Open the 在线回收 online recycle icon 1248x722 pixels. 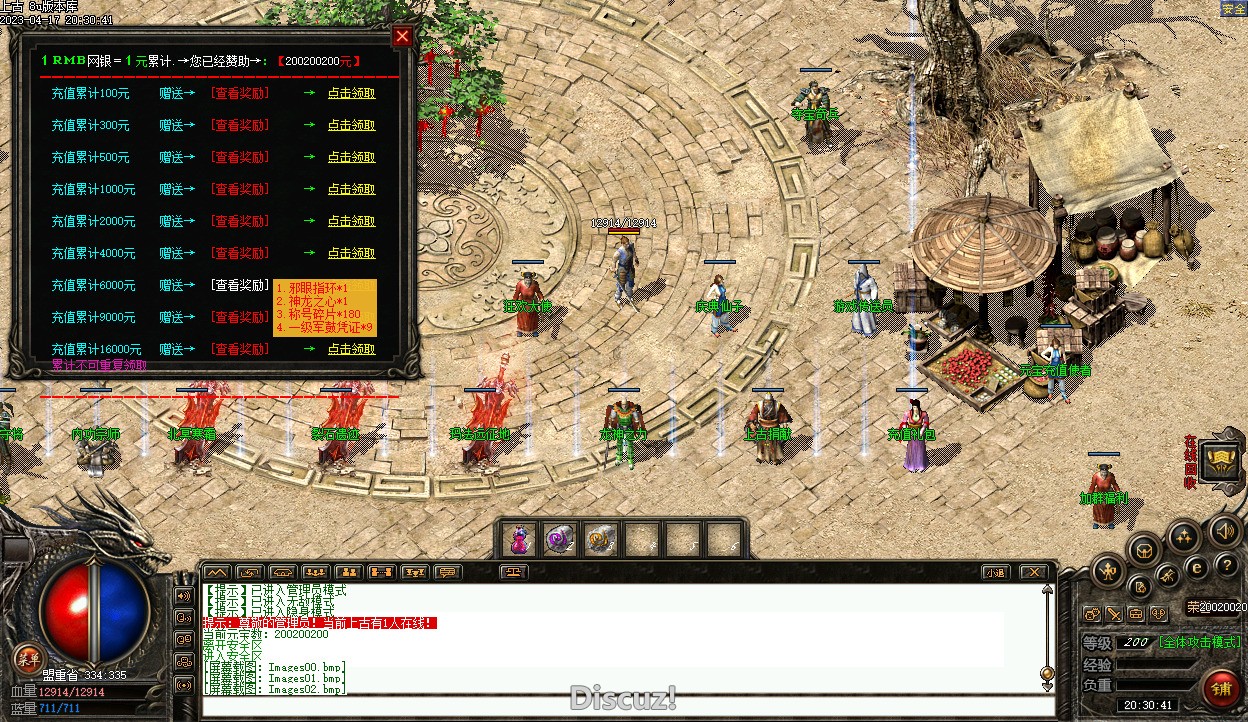(x=1221, y=462)
